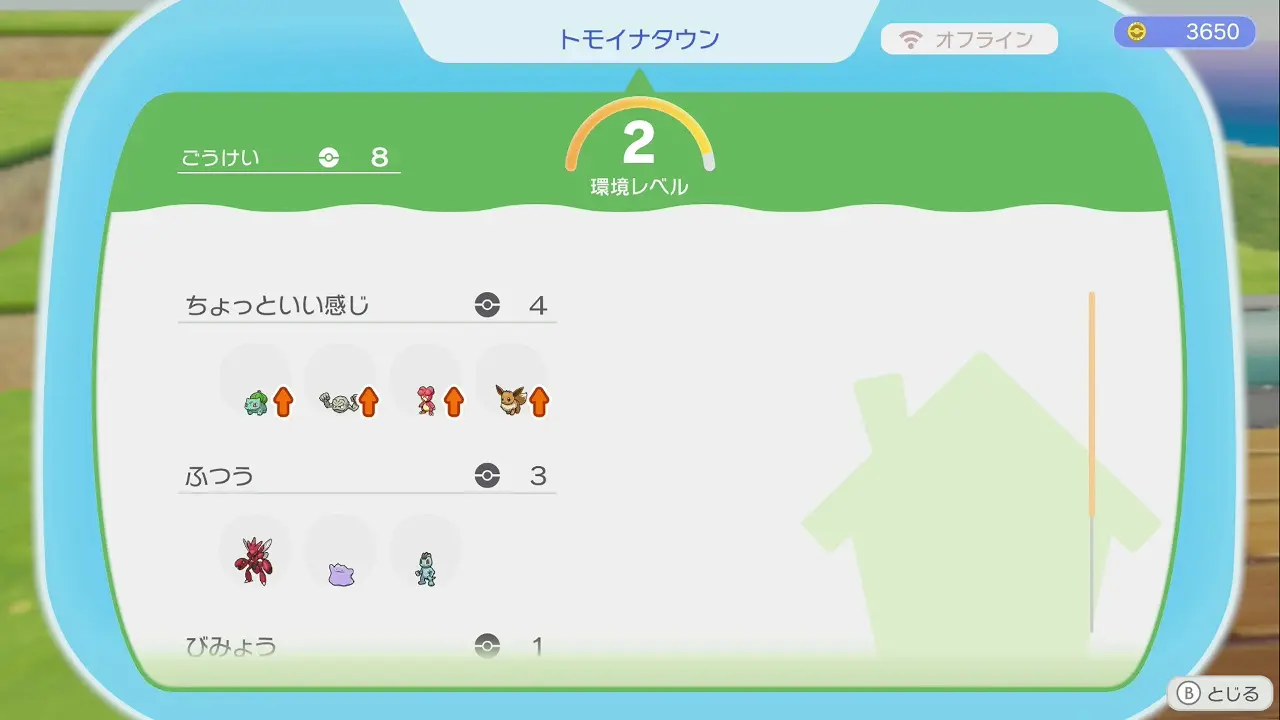The height and width of the screenshot is (720, 1280).
Task: Select the Geodude icon in the top row
Action: pyautogui.click(x=338, y=398)
